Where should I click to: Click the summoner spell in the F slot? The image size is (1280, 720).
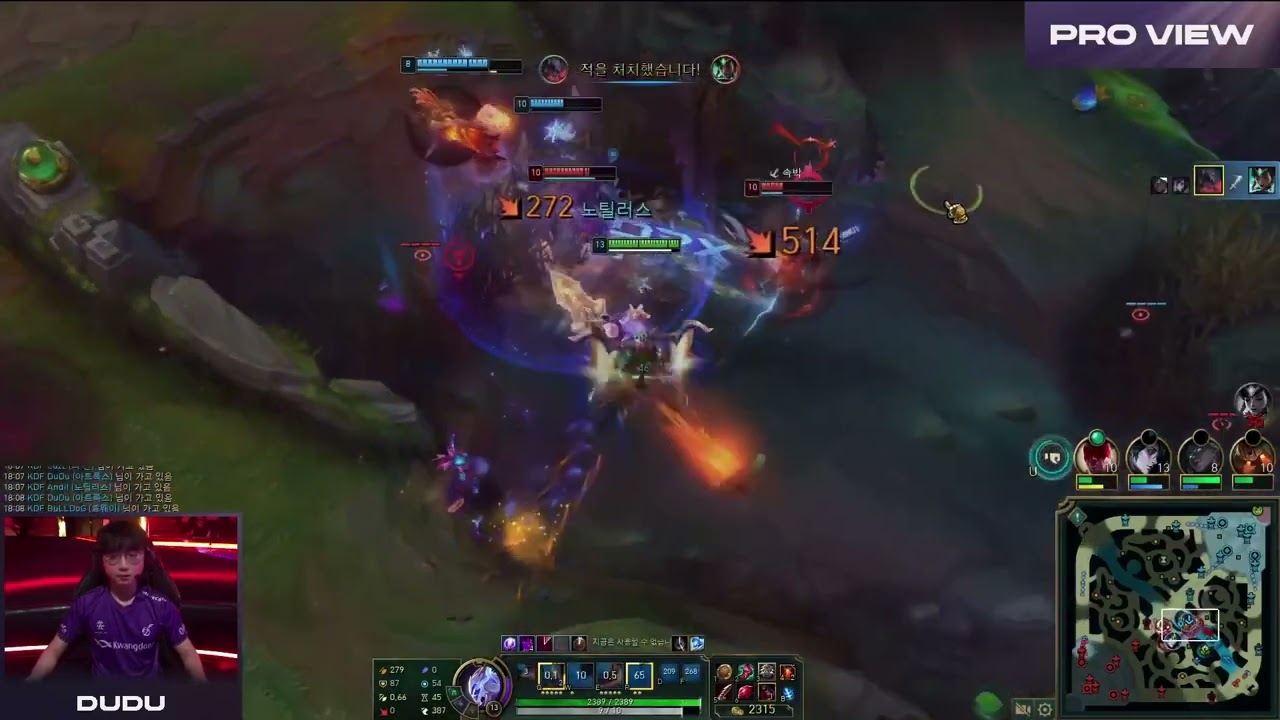[x=691, y=671]
